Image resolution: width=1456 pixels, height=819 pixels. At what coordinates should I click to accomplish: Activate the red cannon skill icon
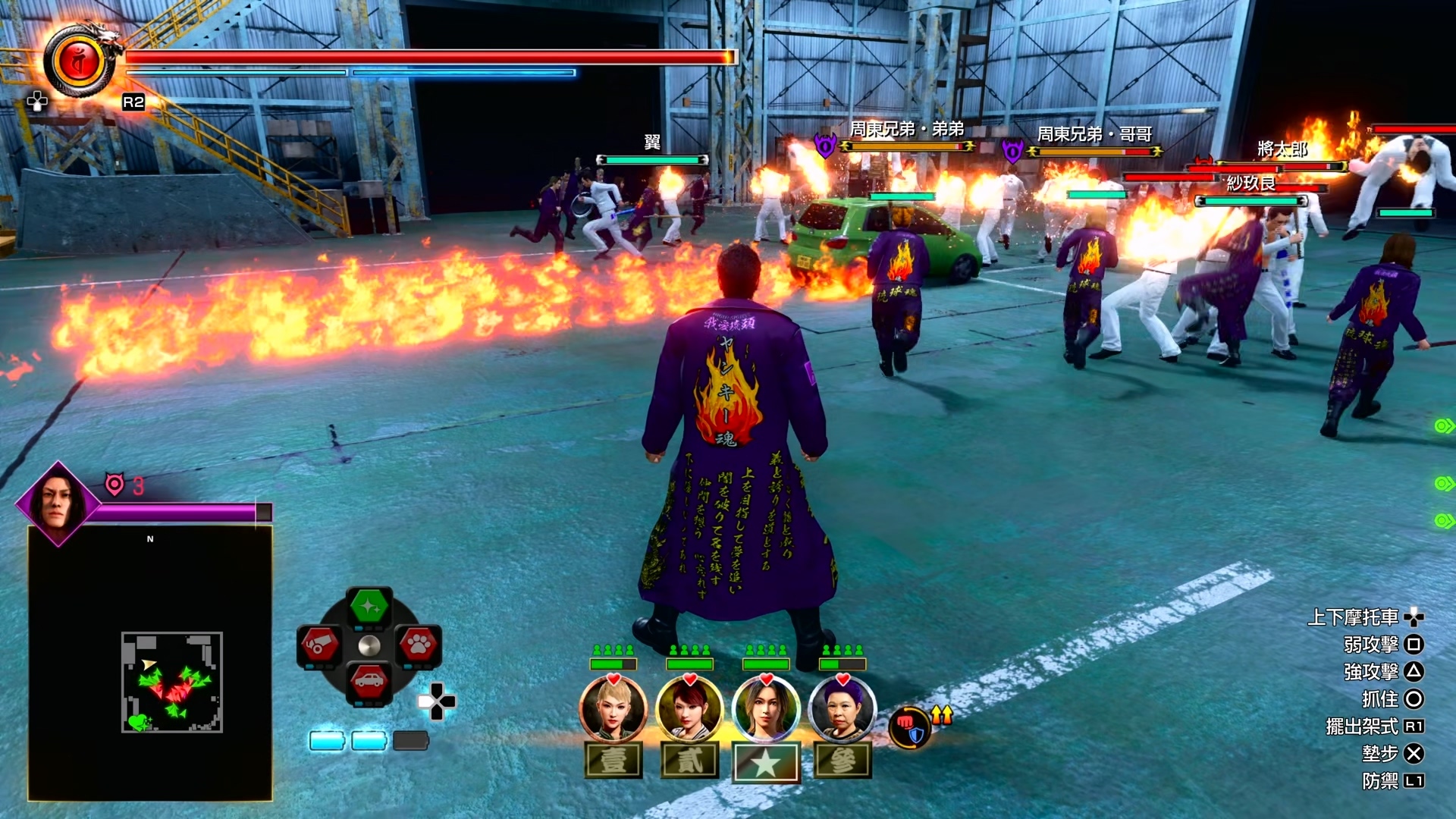pos(319,645)
